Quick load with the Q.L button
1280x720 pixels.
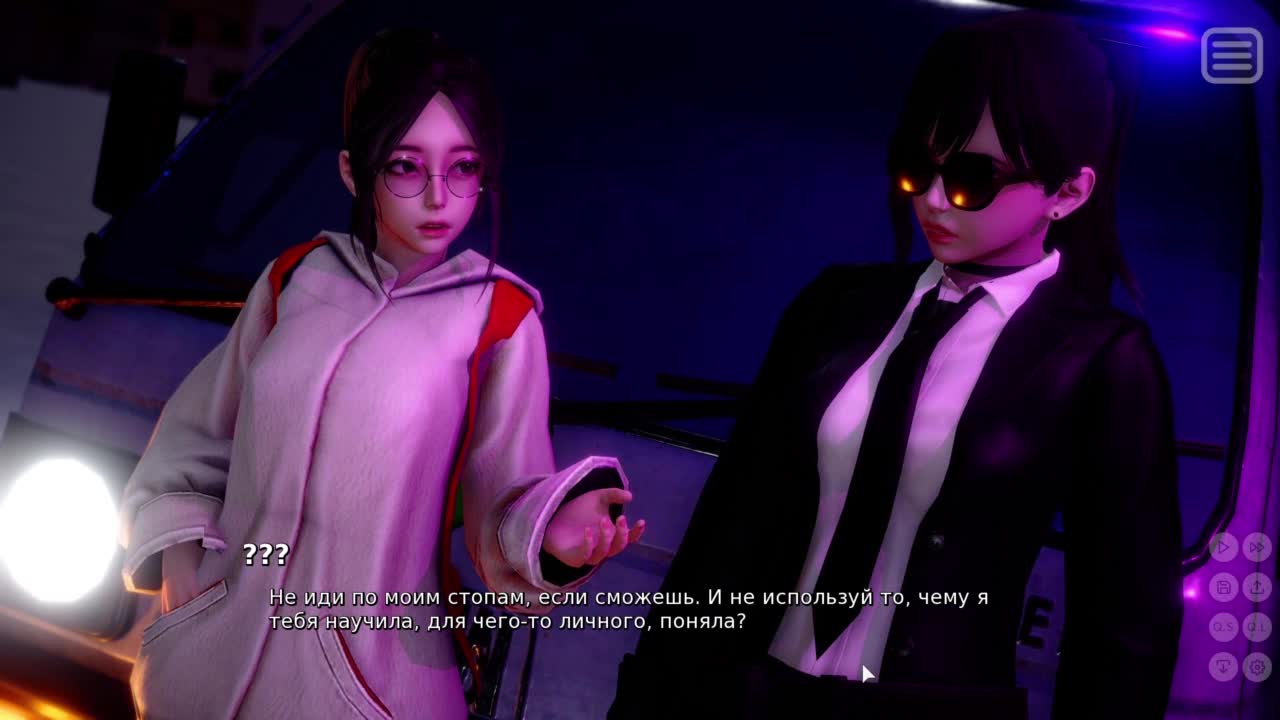[1256, 627]
